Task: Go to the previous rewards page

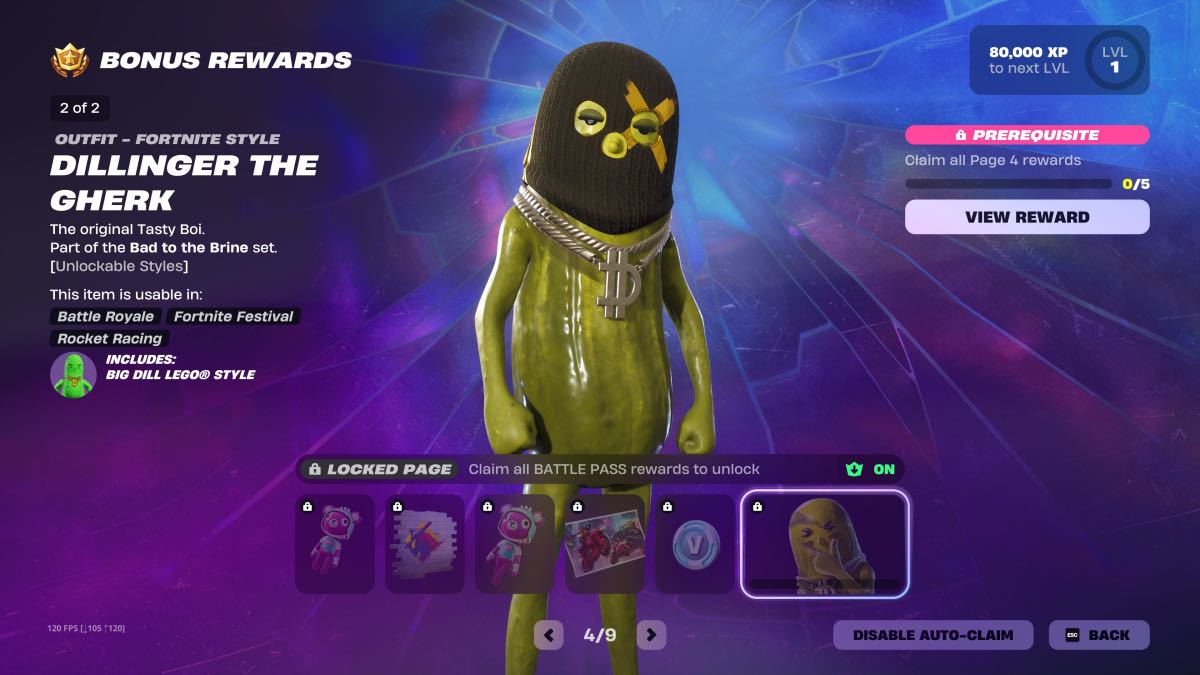Action: [548, 634]
